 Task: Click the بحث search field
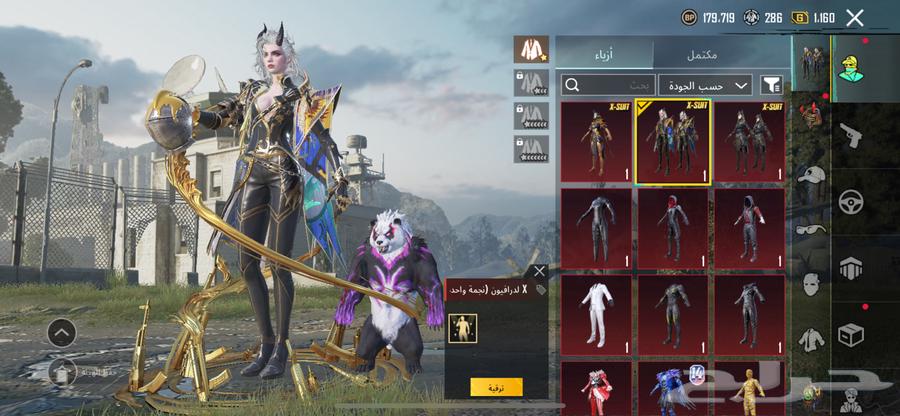[x=609, y=85]
